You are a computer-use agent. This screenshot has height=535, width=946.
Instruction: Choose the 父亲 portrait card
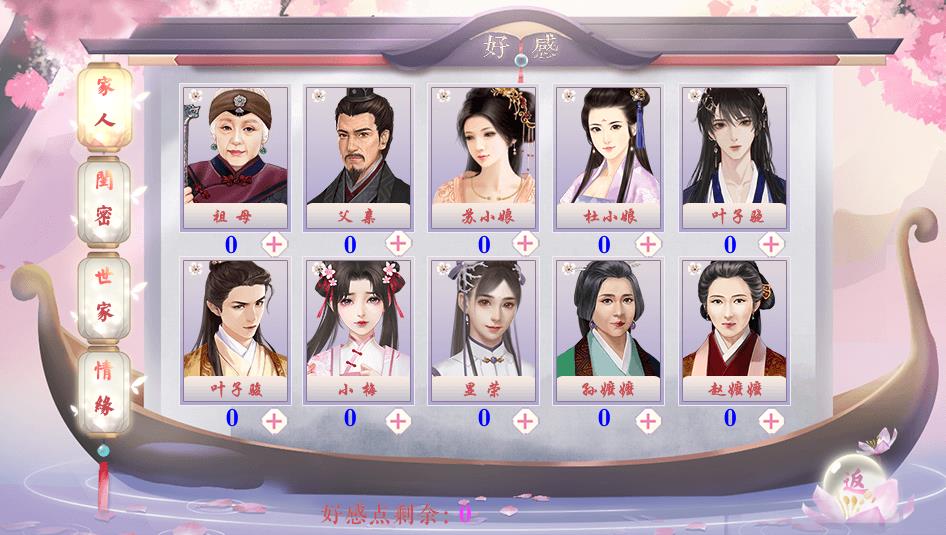pos(359,157)
